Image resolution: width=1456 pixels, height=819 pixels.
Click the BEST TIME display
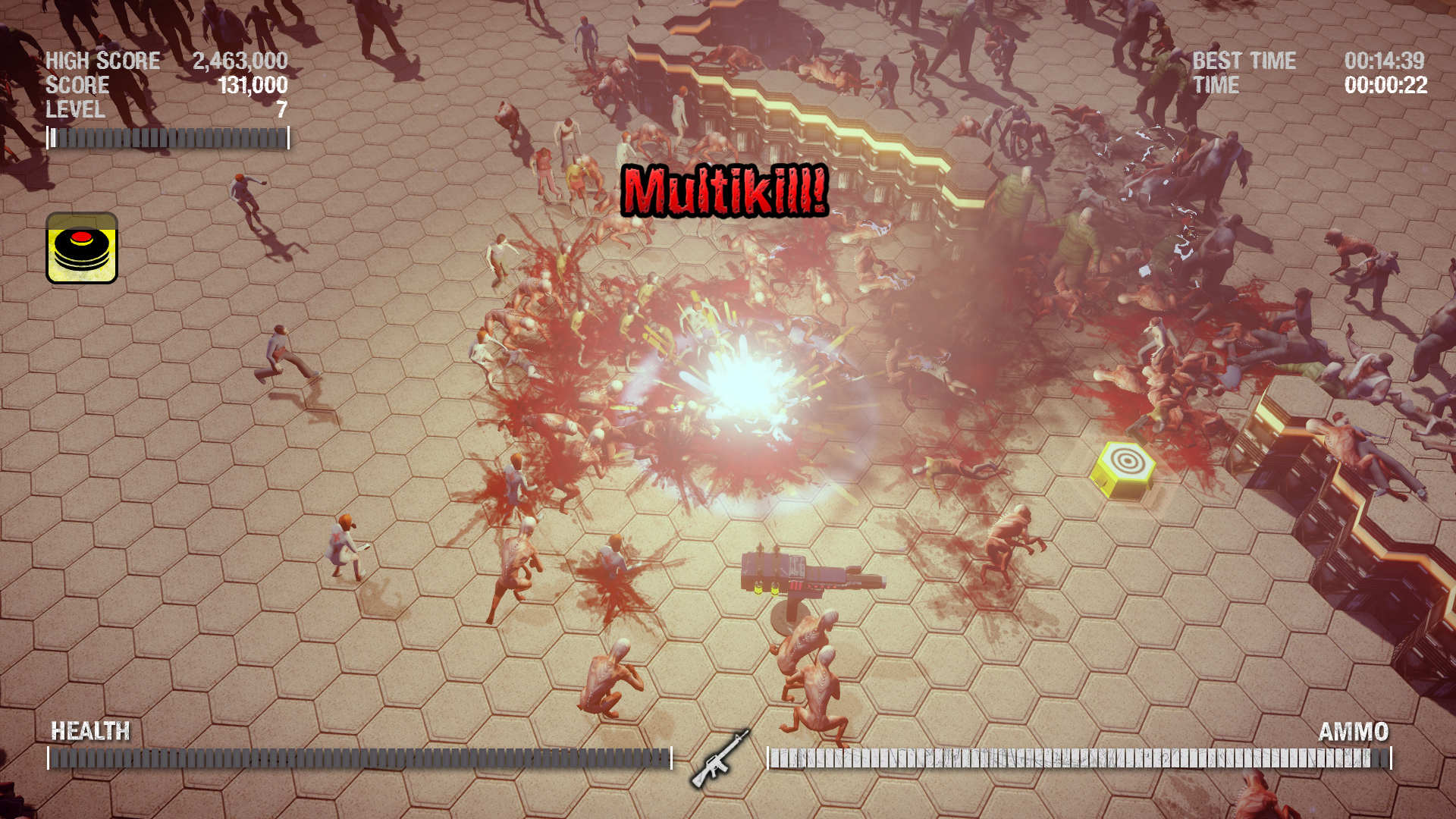tap(1244, 61)
